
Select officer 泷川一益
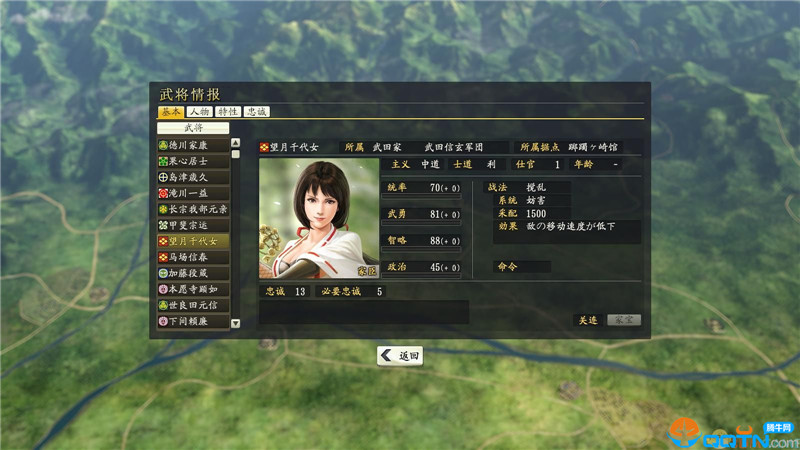tap(193, 193)
